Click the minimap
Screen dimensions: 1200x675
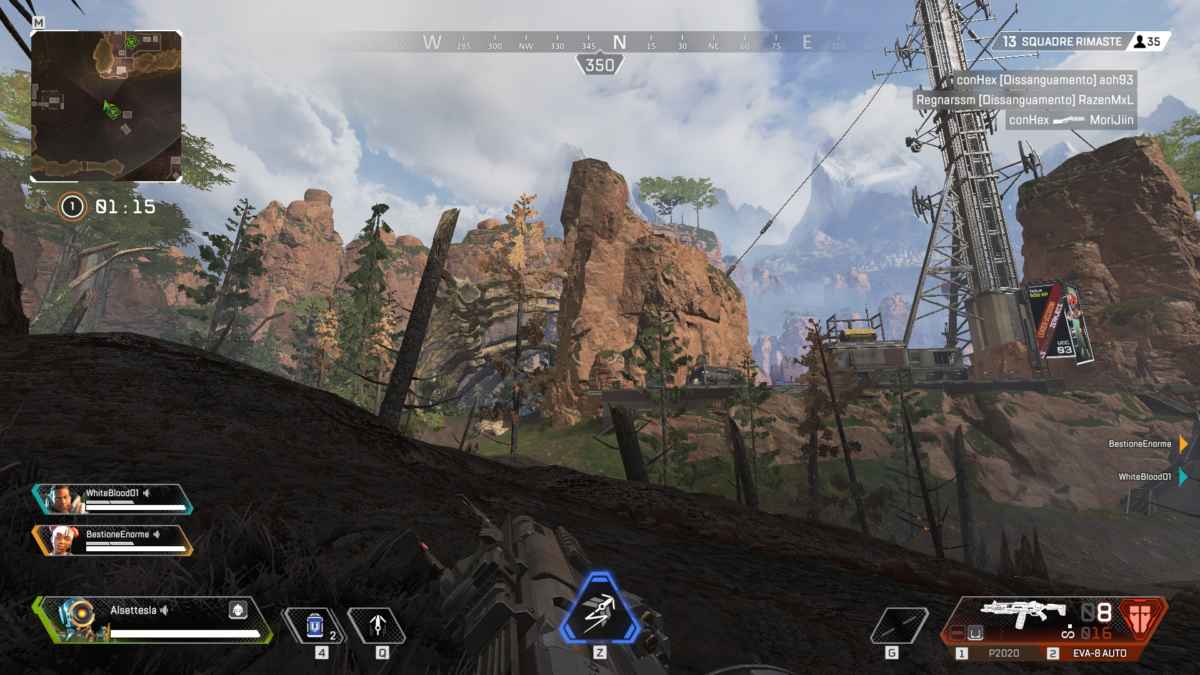[x=106, y=106]
